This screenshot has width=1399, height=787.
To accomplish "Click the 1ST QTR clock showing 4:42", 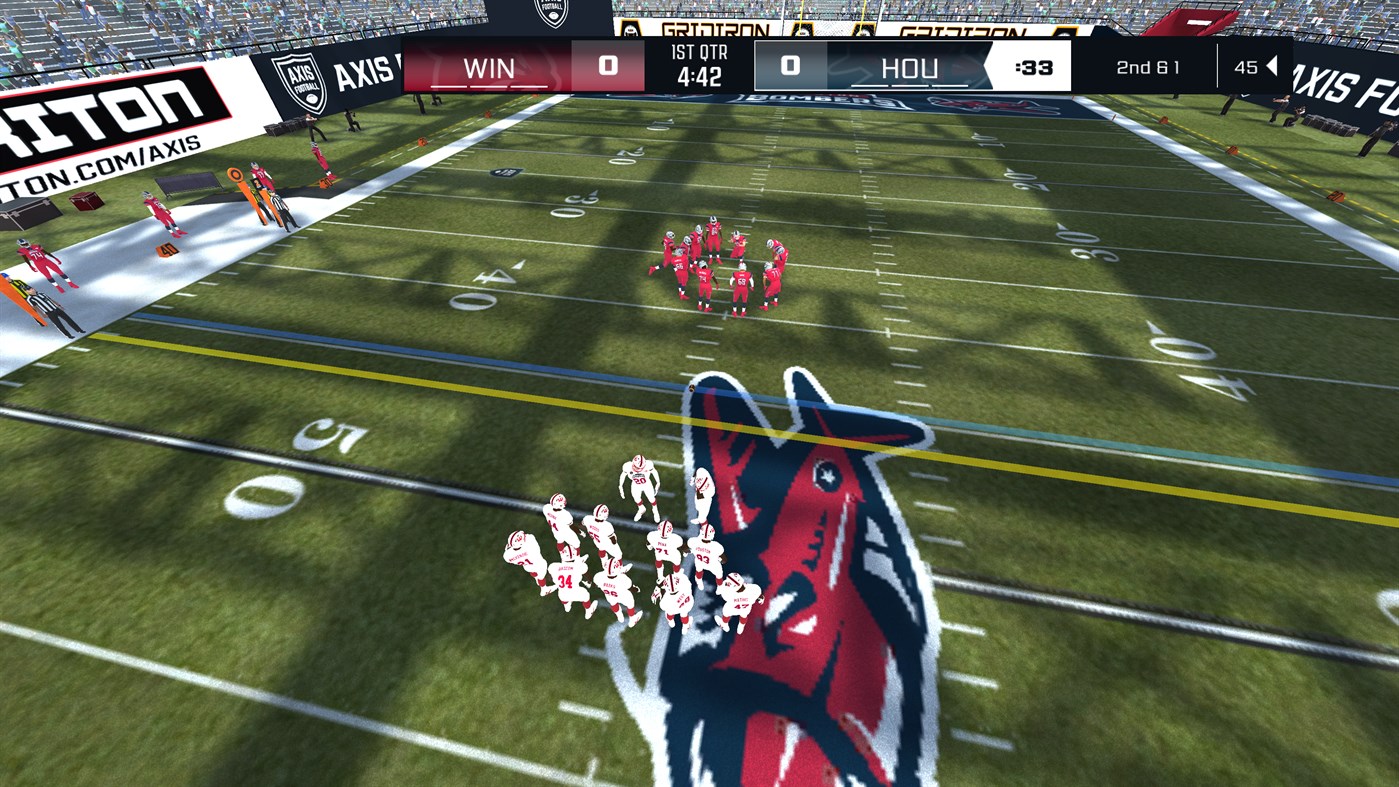I will point(700,67).
